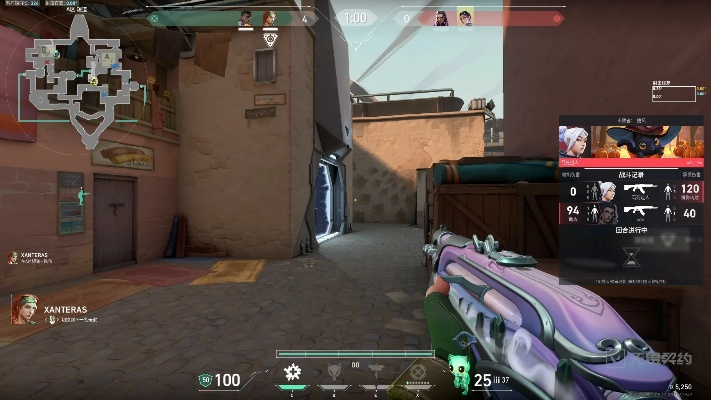Click the orange-haired teammate portrait in top bar
Screen dimensions: 711x400
click(269, 18)
